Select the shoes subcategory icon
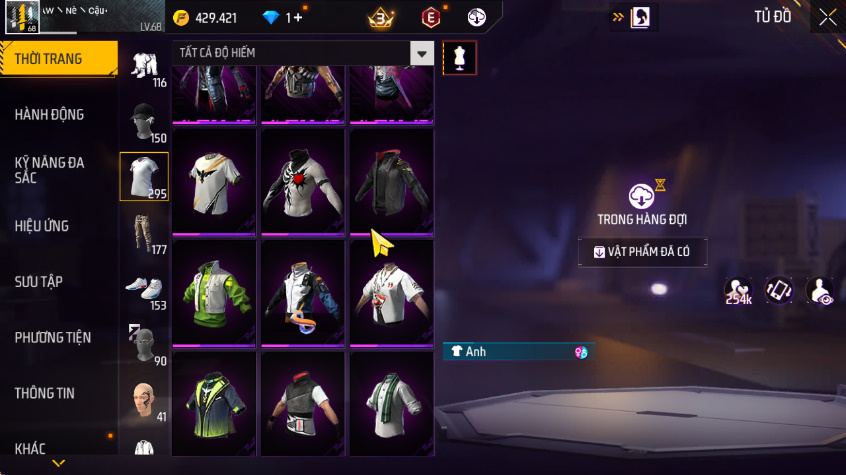Screen dimensions: 846x475 (144, 290)
